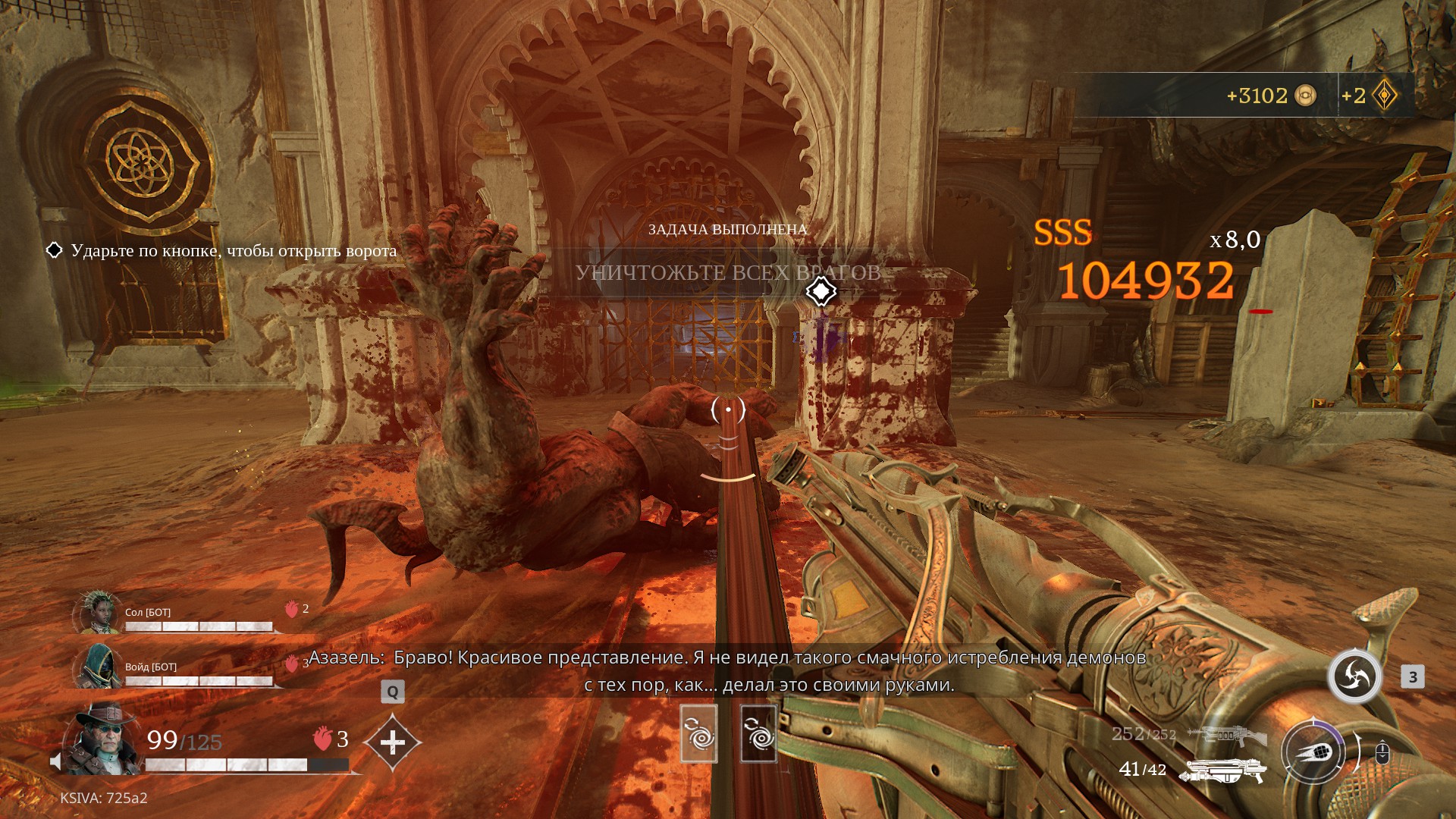Choose the darker tarot card

pos(758,733)
